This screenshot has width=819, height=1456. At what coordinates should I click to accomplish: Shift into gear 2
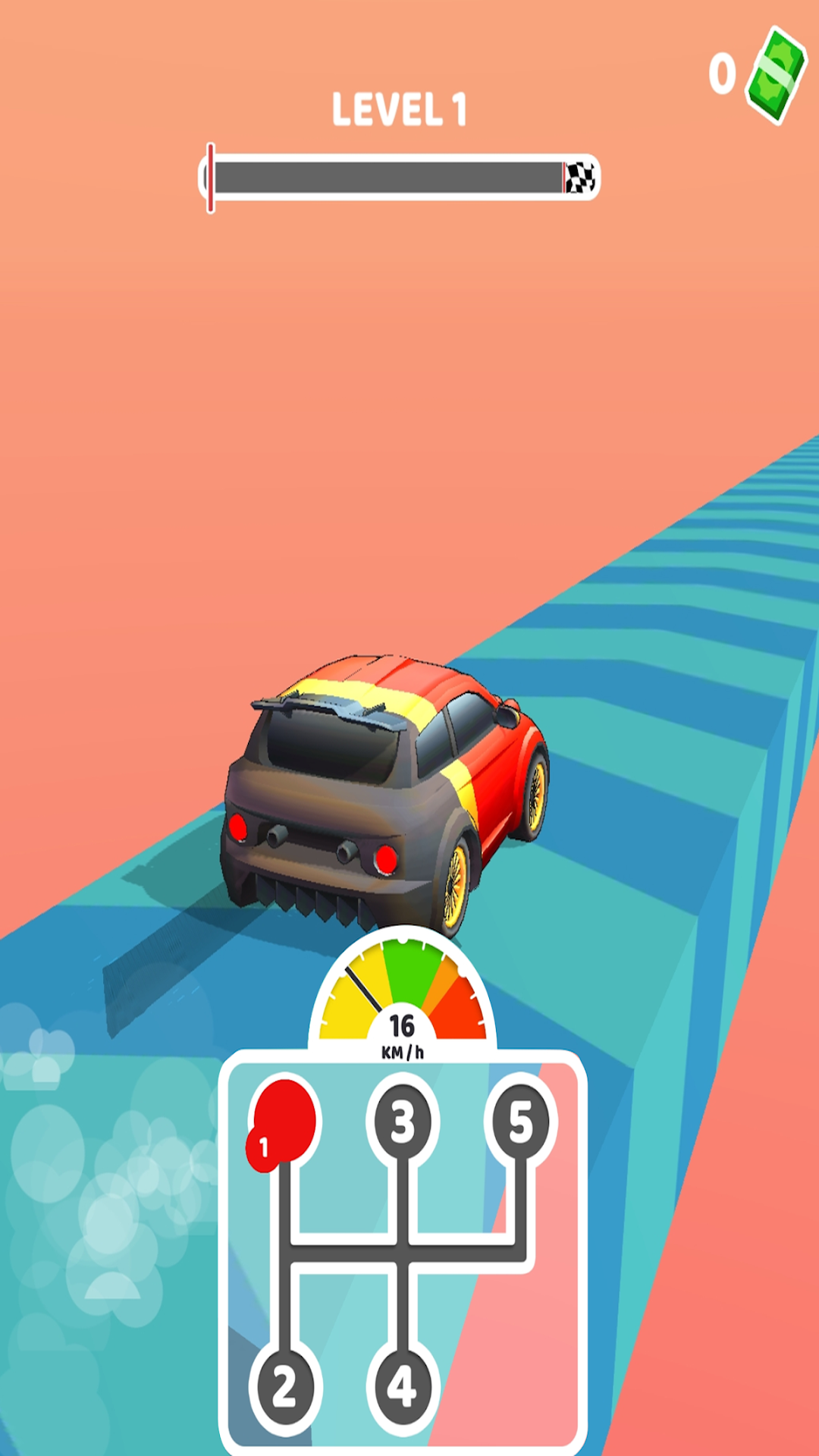pos(284,1388)
